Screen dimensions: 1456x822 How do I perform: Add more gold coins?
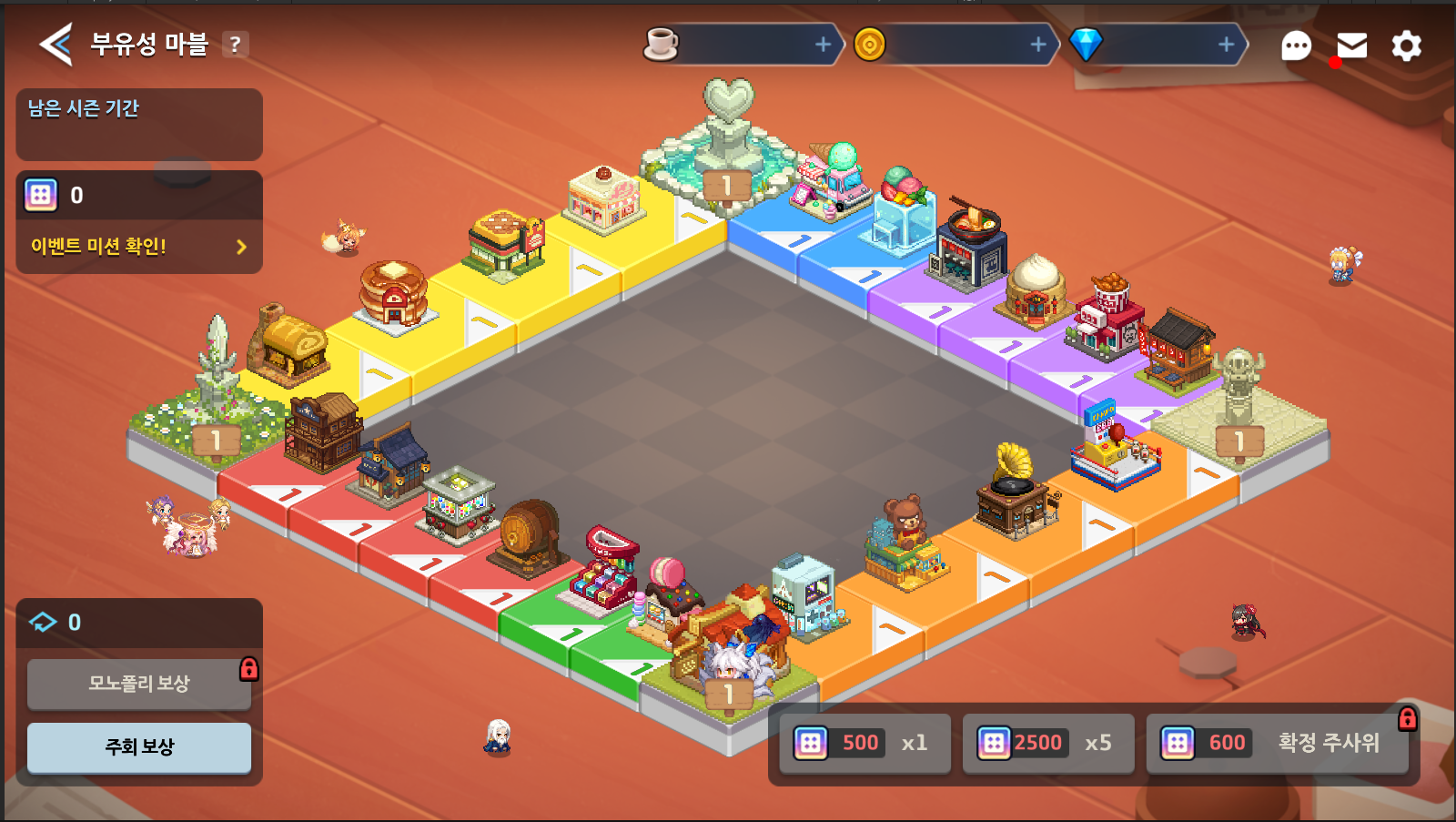click(1037, 45)
